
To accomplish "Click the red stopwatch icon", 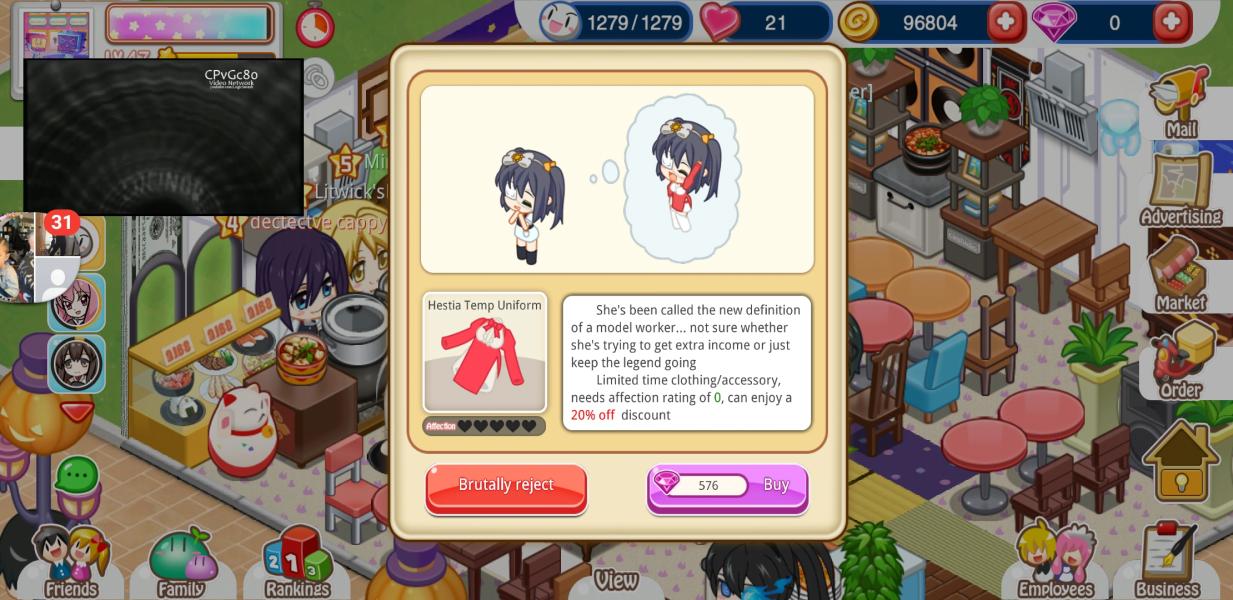I will tap(315, 24).
